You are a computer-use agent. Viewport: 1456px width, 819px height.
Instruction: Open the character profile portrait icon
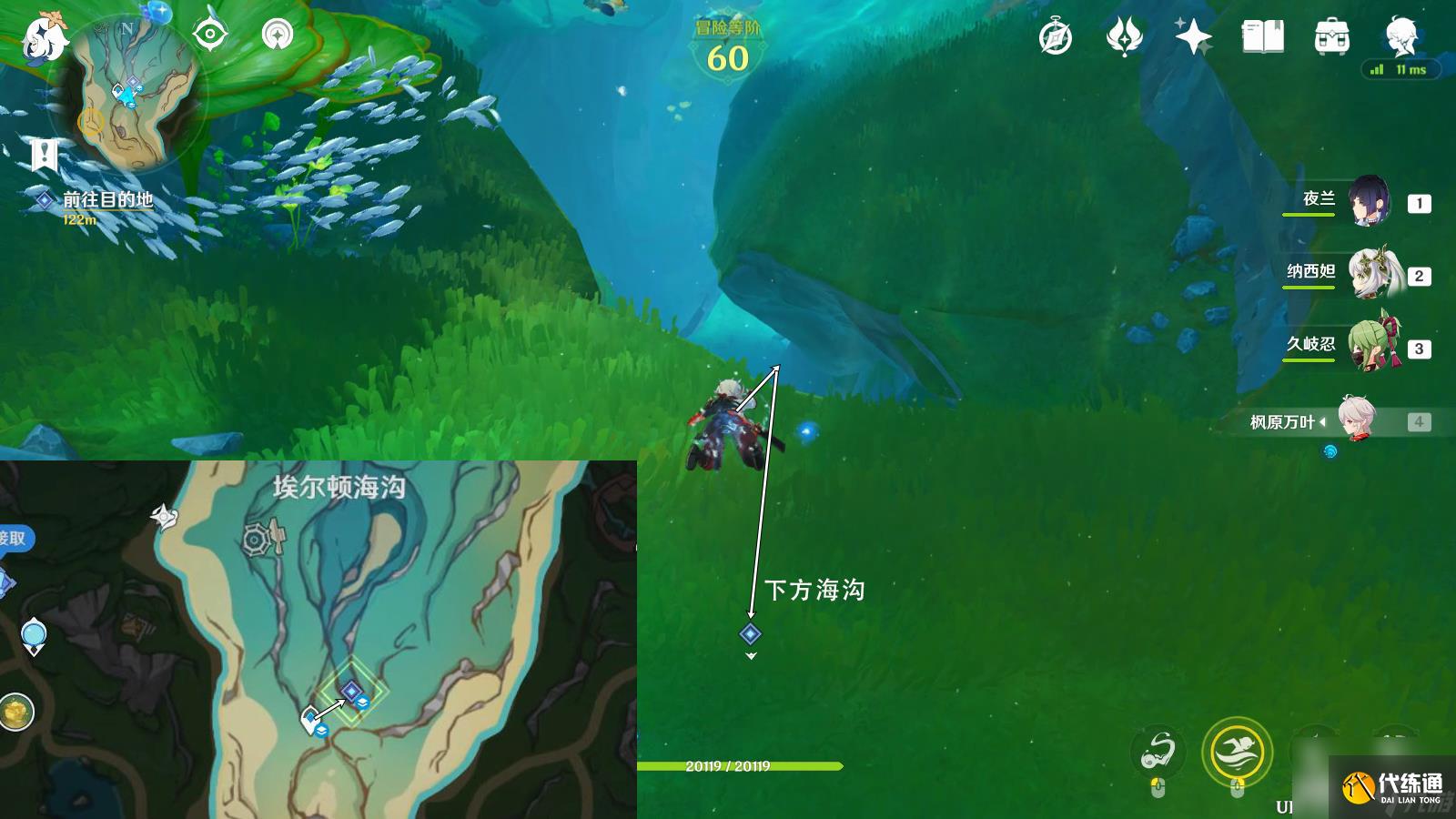tap(1399, 36)
